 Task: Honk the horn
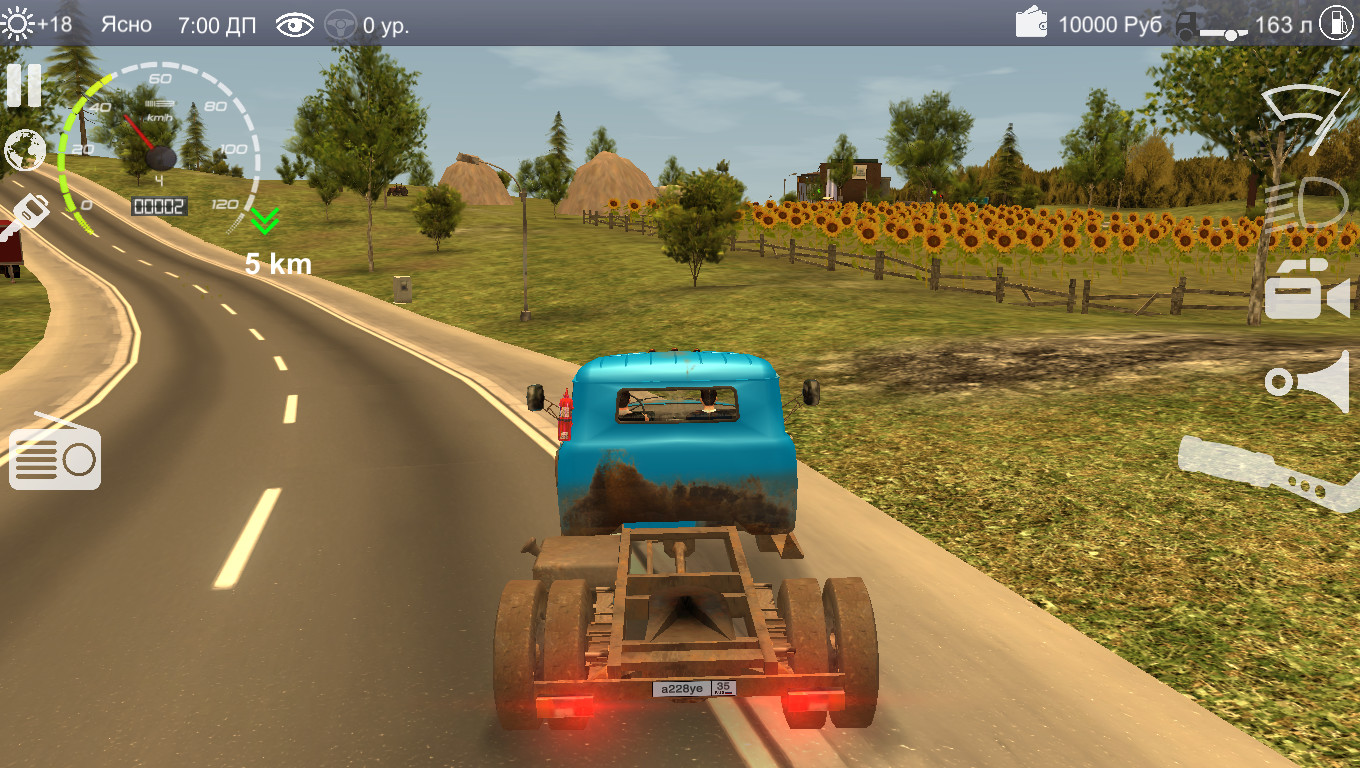pyautogui.click(x=1307, y=379)
